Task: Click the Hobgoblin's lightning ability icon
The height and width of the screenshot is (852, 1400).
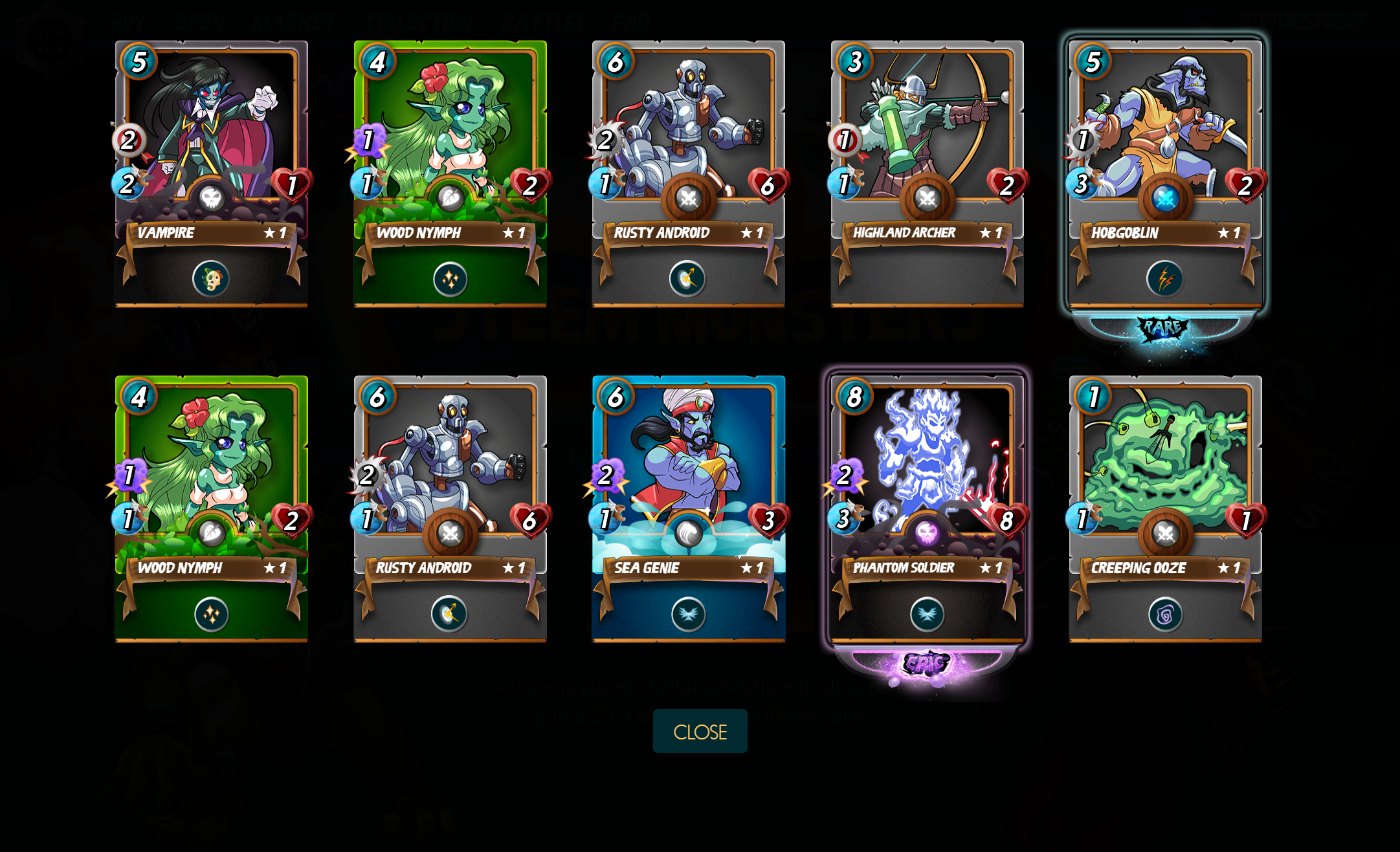Action: 1164,279
